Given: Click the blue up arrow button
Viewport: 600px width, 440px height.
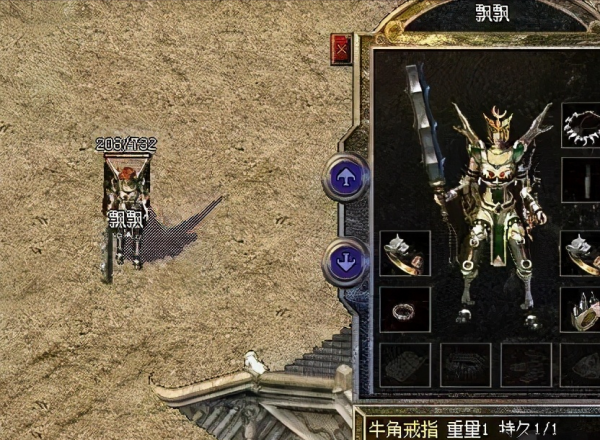Looking at the screenshot, I should 344,179.
